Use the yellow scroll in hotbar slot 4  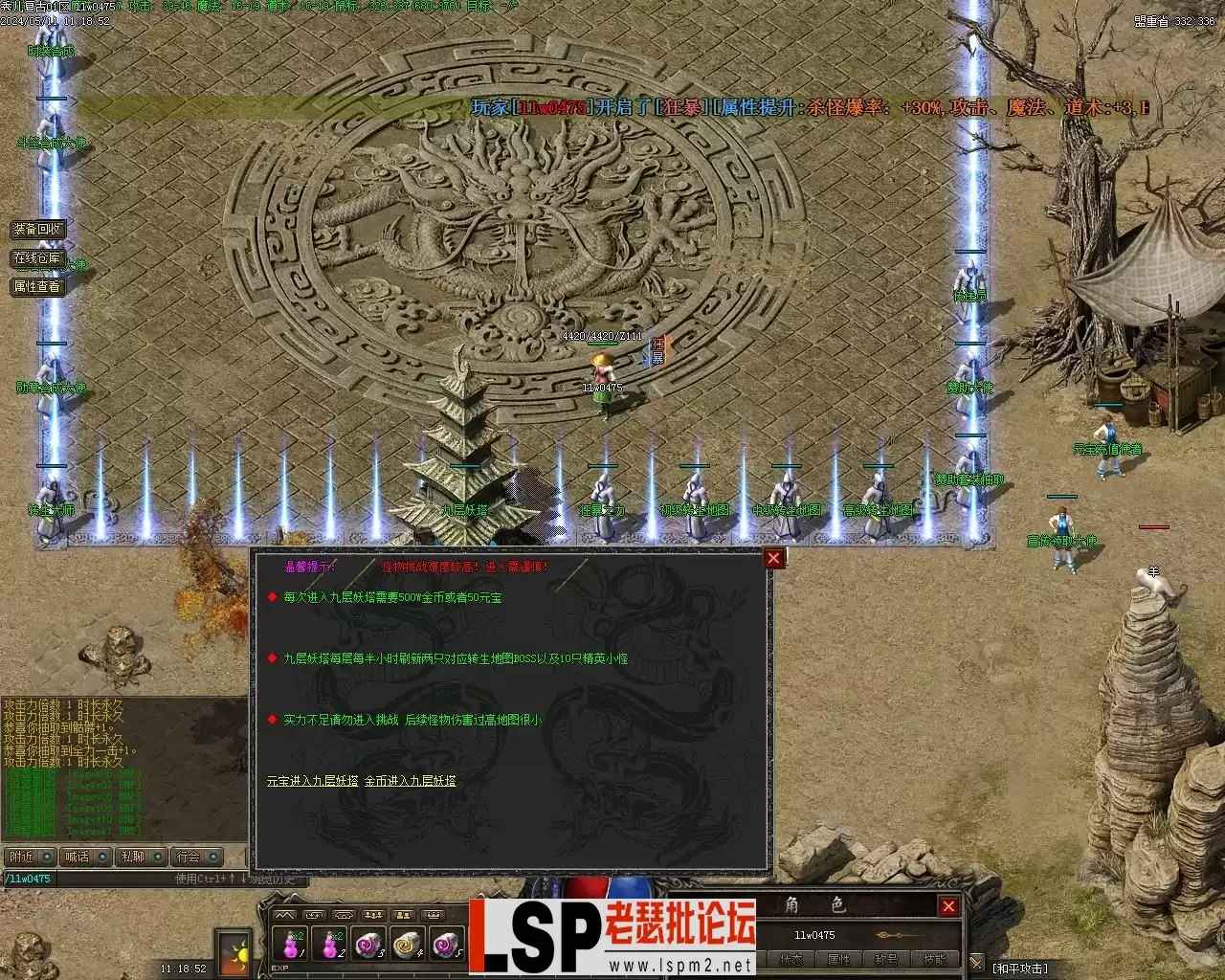click(408, 945)
